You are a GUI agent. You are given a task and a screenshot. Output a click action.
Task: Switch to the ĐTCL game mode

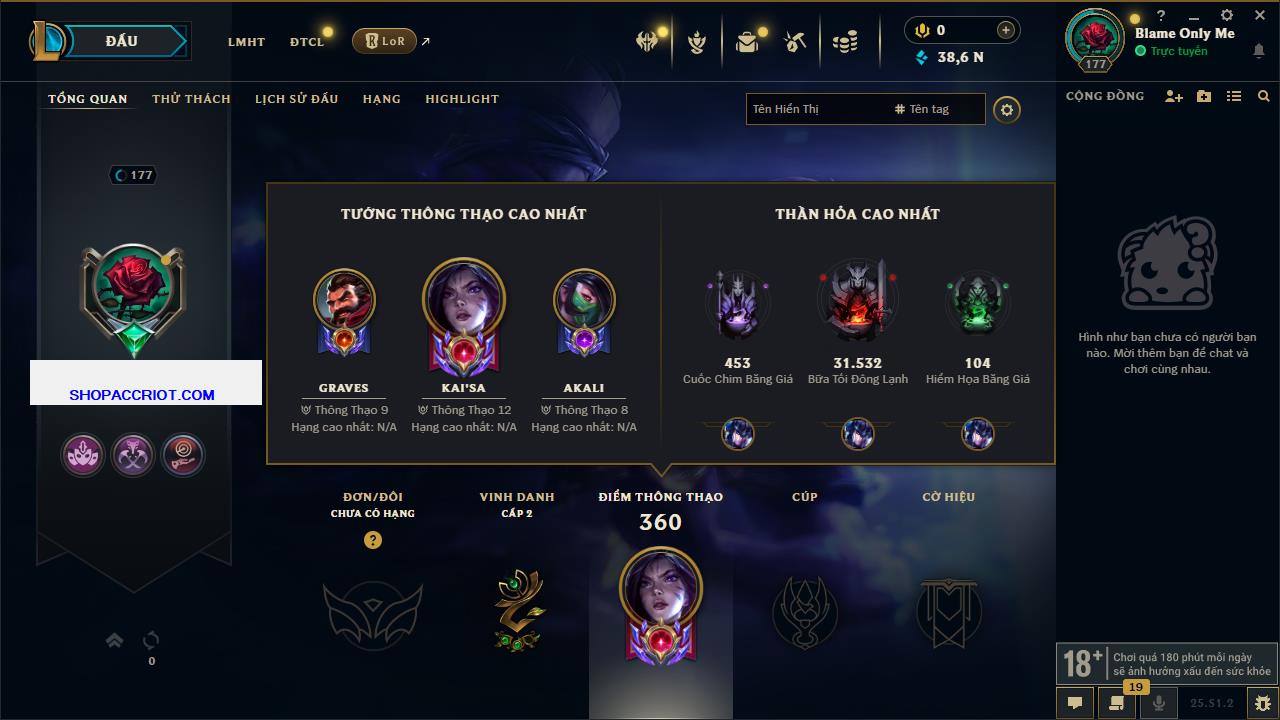point(307,42)
